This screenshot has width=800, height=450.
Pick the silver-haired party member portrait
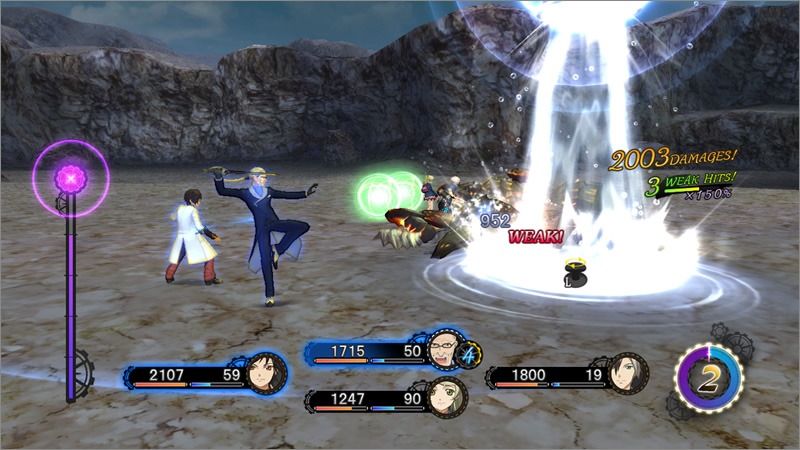(627, 374)
